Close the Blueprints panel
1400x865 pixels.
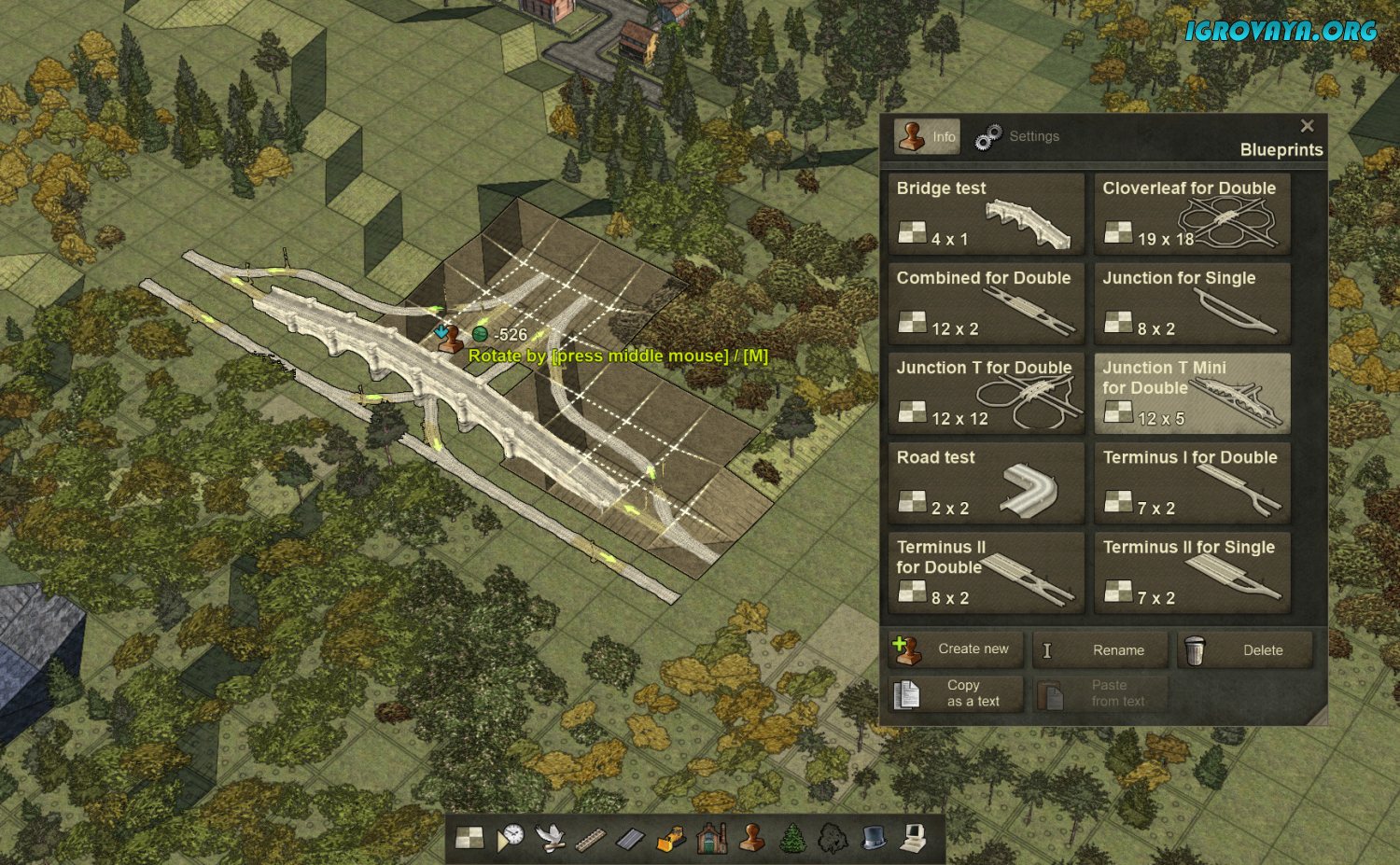(x=1307, y=126)
